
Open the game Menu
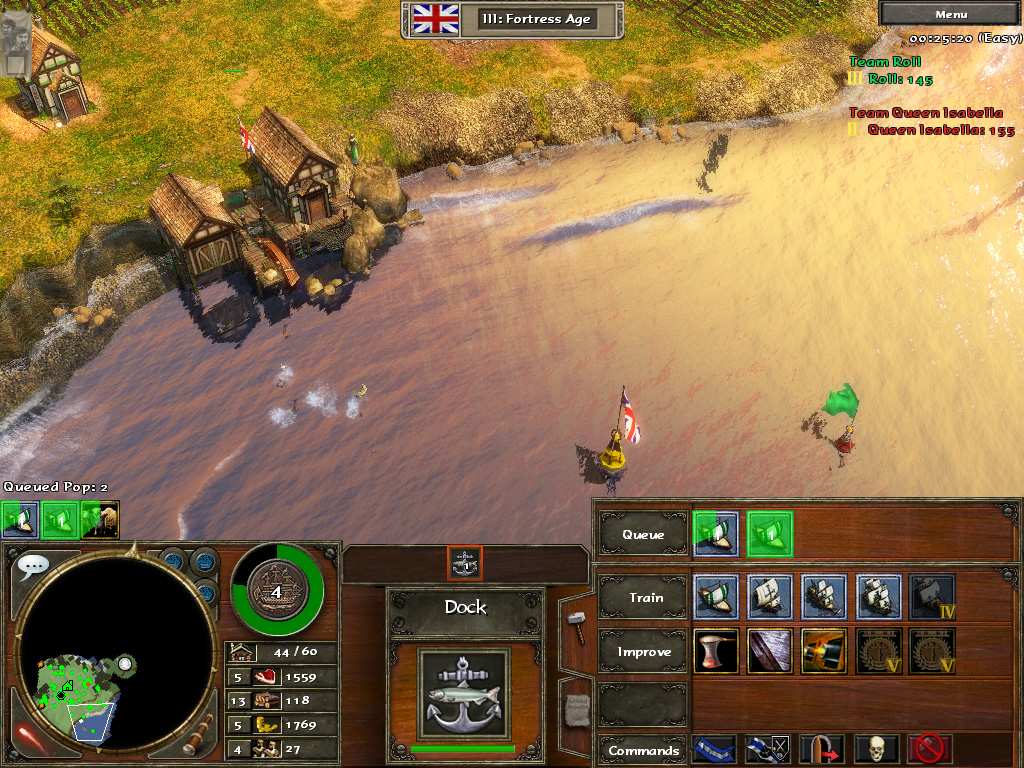pyautogui.click(x=950, y=14)
